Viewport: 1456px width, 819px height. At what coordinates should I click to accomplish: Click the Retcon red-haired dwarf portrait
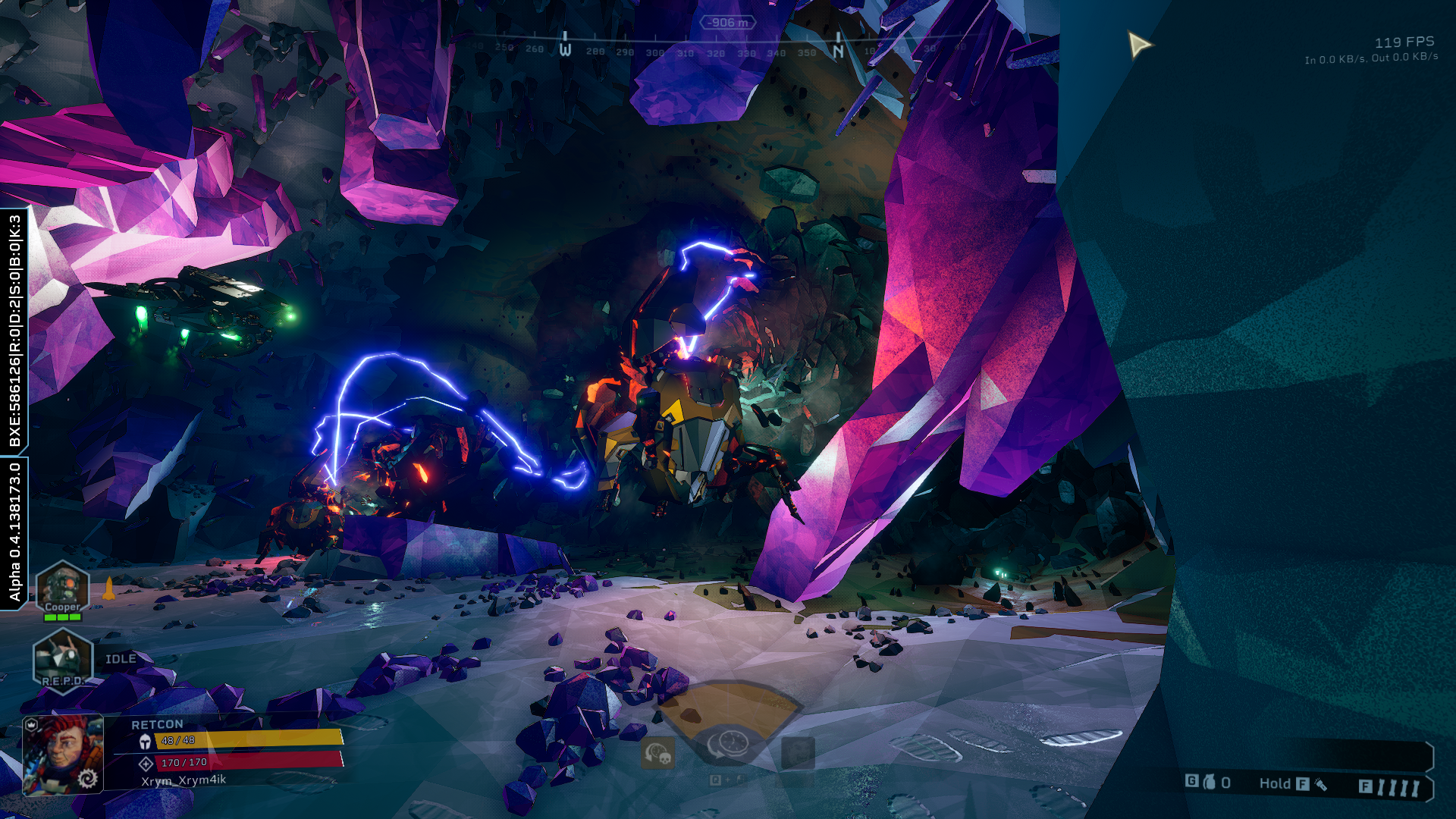tap(63, 755)
